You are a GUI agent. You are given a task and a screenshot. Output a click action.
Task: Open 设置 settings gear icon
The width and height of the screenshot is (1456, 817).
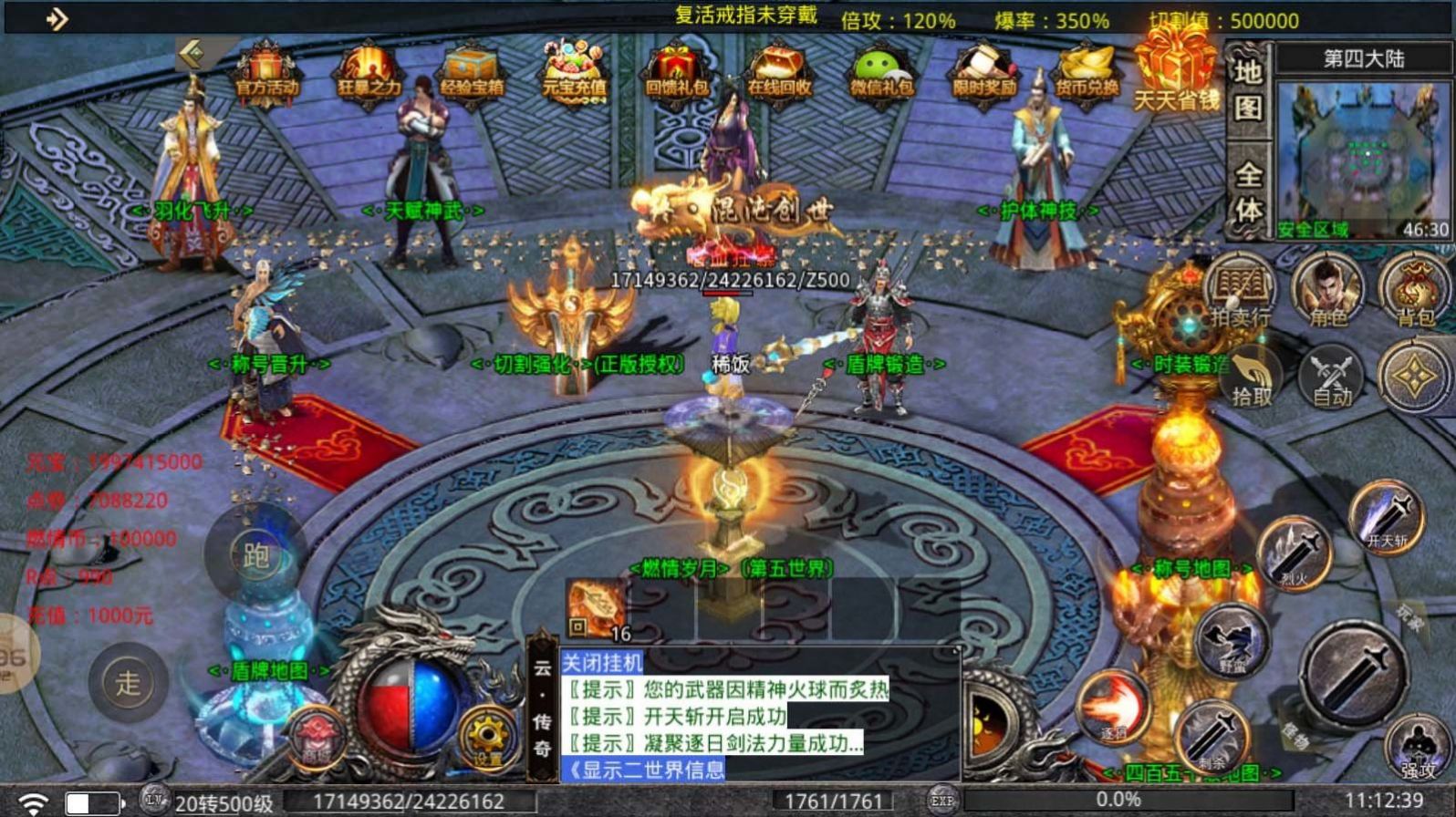click(x=486, y=737)
